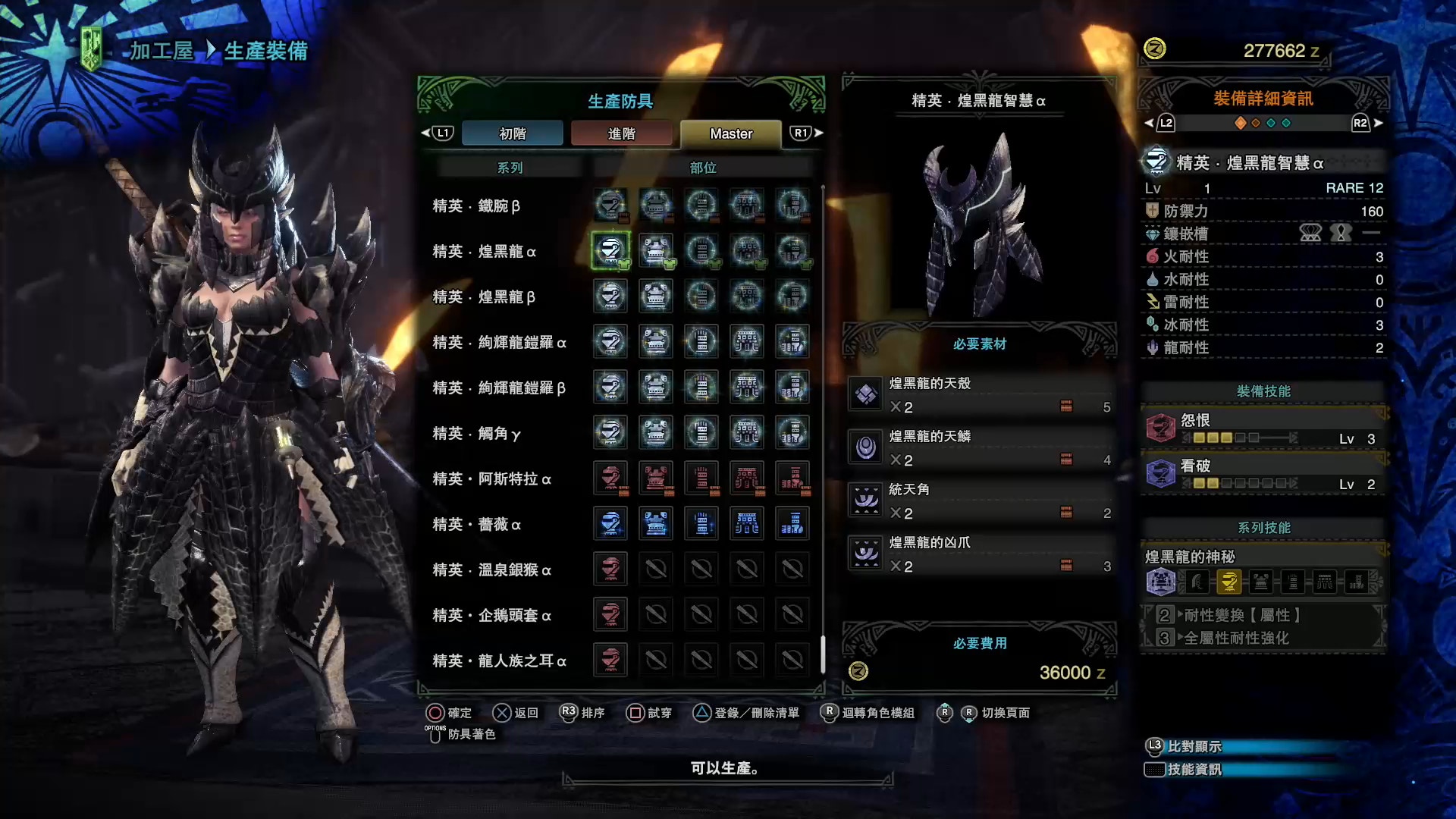This screenshot has width=1456, height=819.
Task: Toggle the 比對顯示 comparison display
Action: (x=1194, y=747)
